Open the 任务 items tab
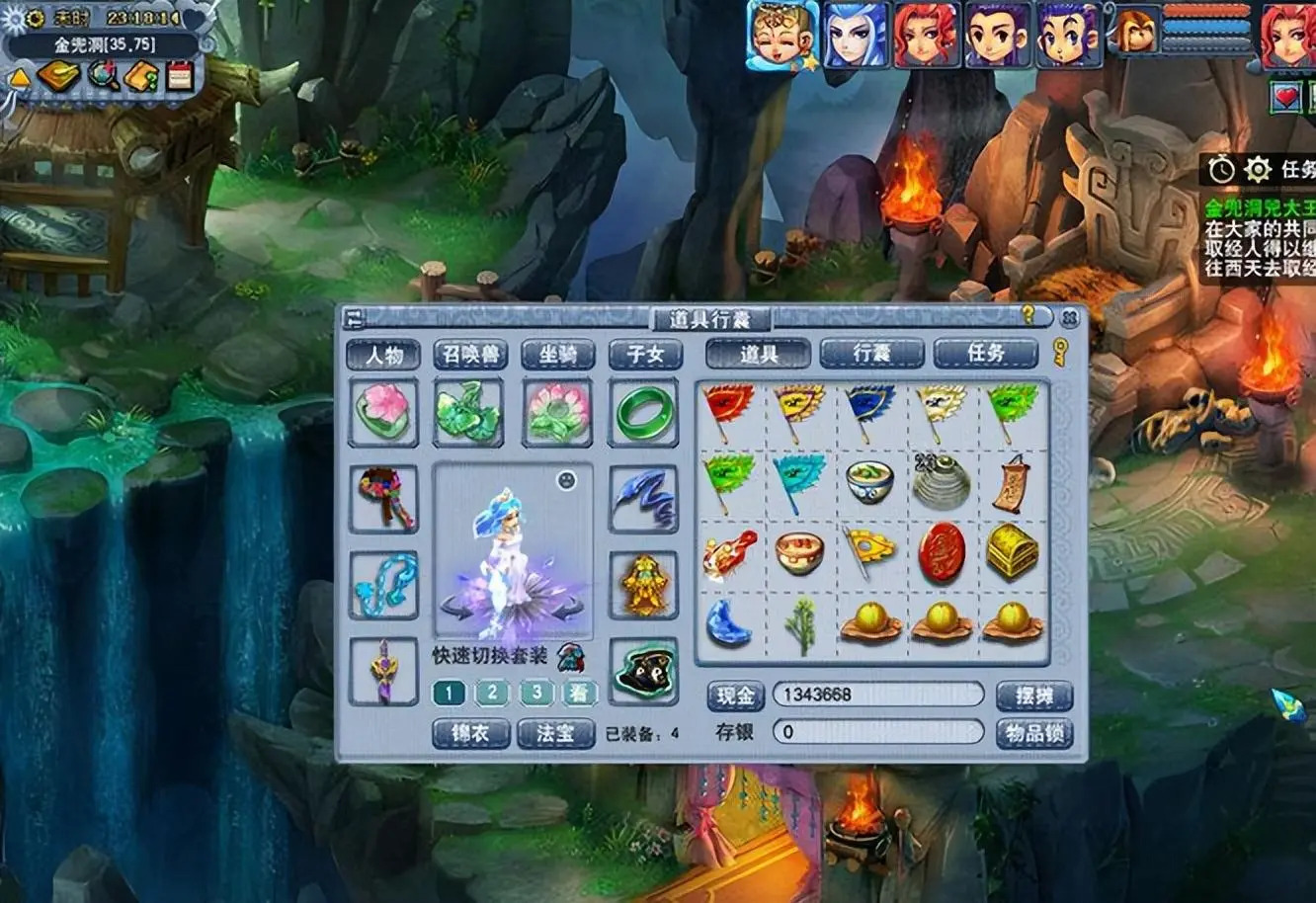The image size is (1316, 903). pyautogui.click(x=985, y=354)
